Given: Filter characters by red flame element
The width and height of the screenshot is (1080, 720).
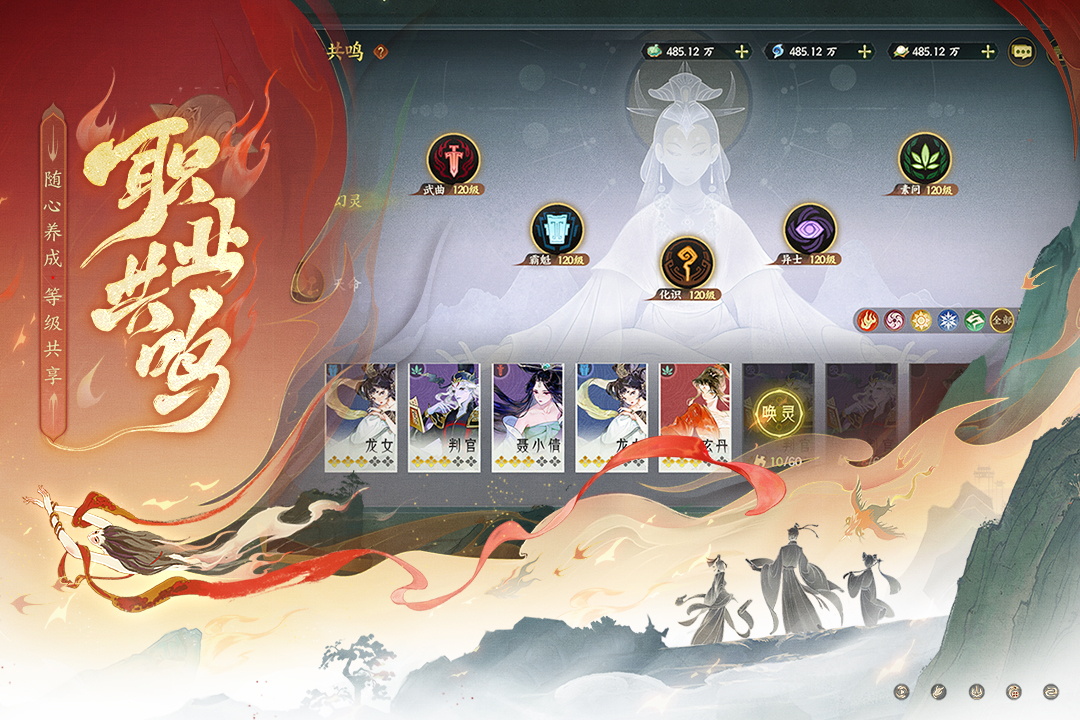Looking at the screenshot, I should click(867, 321).
